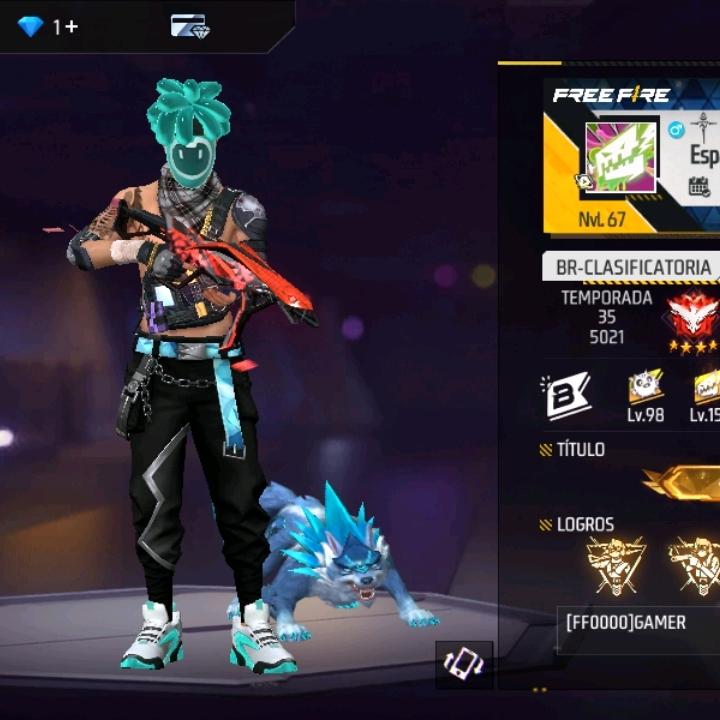This screenshot has width=720, height=720.
Task: Open the golden title badge under Título
Action: (x=685, y=482)
